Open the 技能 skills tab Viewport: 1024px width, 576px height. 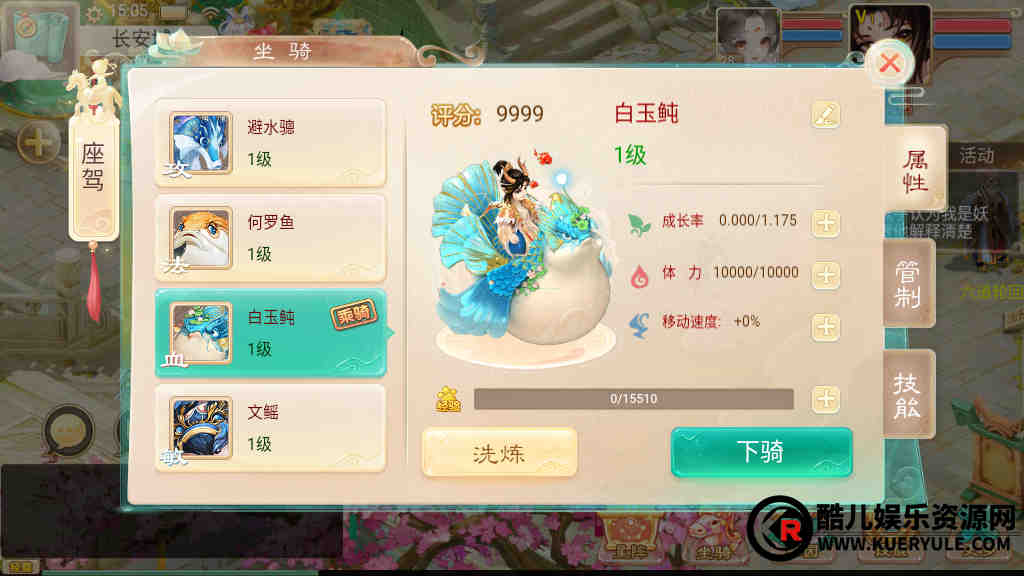(909, 395)
